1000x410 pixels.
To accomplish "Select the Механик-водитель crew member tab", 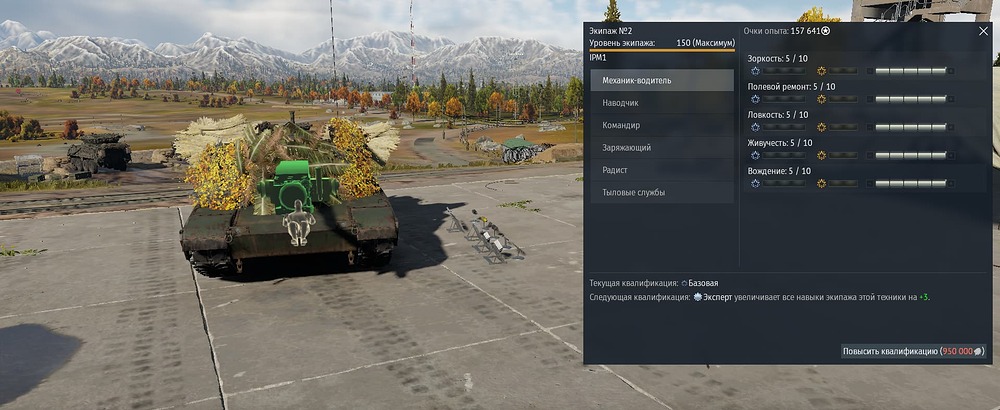I will [662, 80].
